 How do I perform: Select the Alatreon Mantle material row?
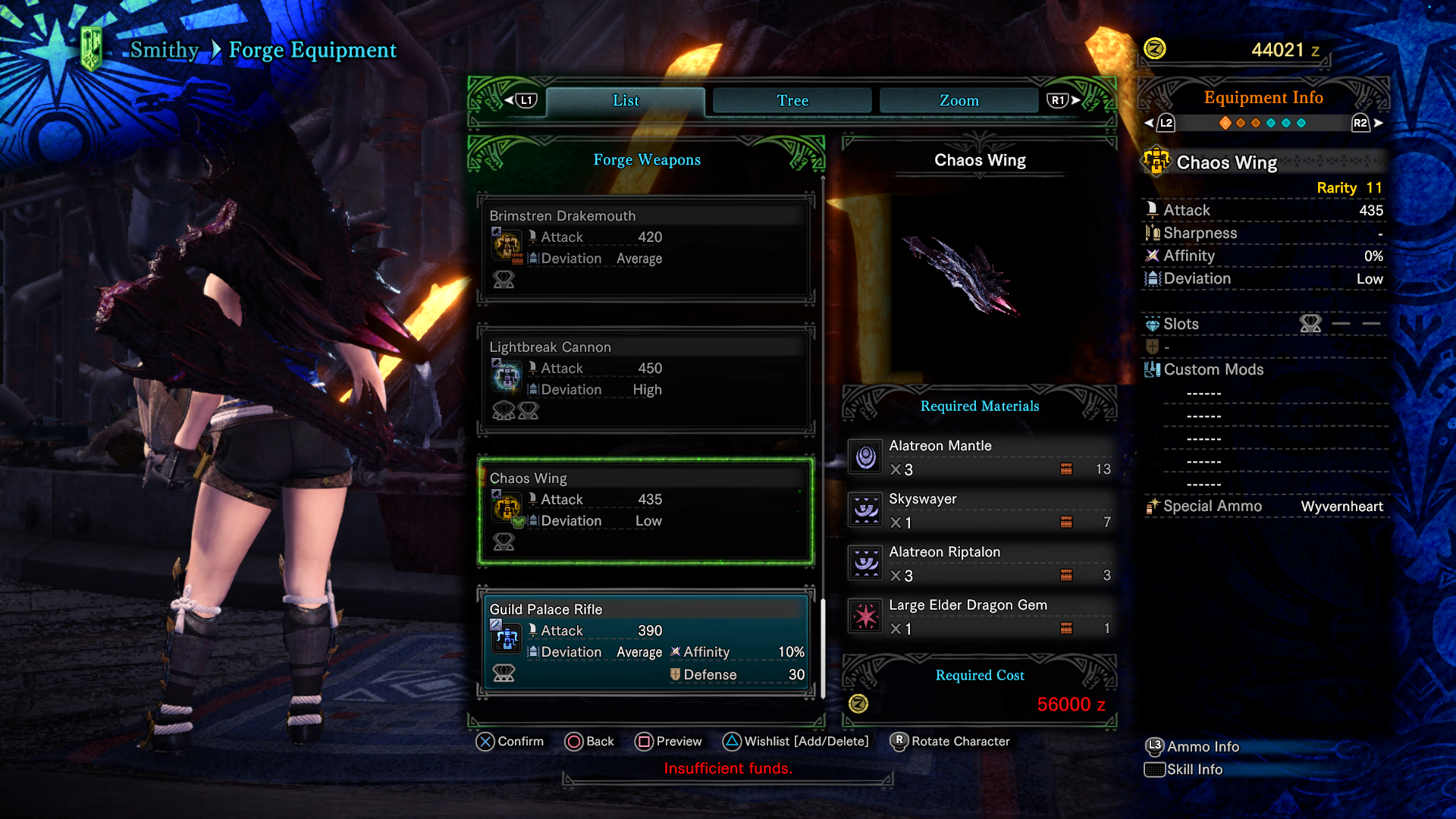coord(980,457)
